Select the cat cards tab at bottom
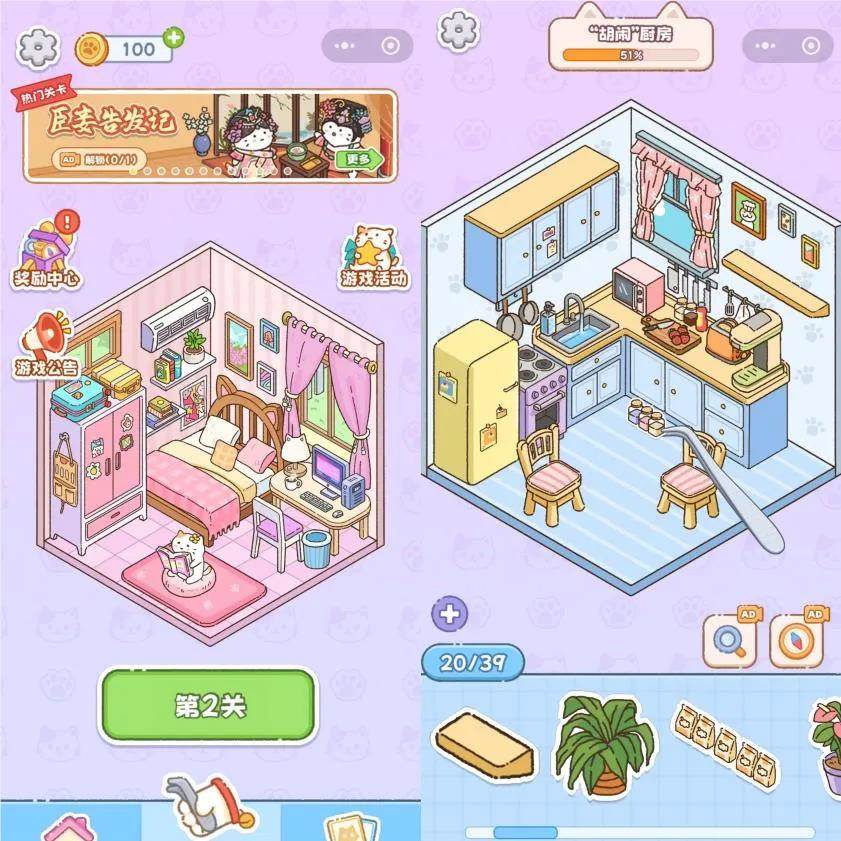The image size is (841, 841). pos(353,827)
